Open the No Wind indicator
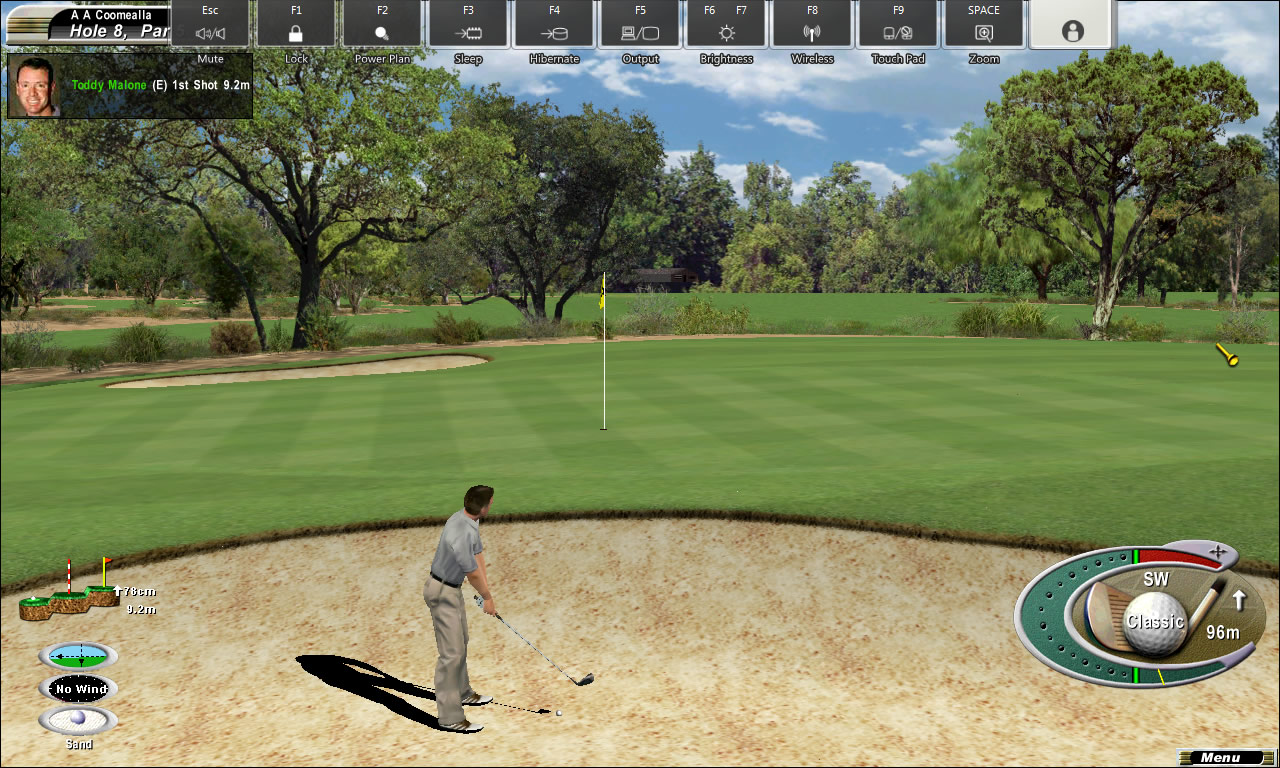Viewport: 1280px width, 768px height. [x=79, y=689]
